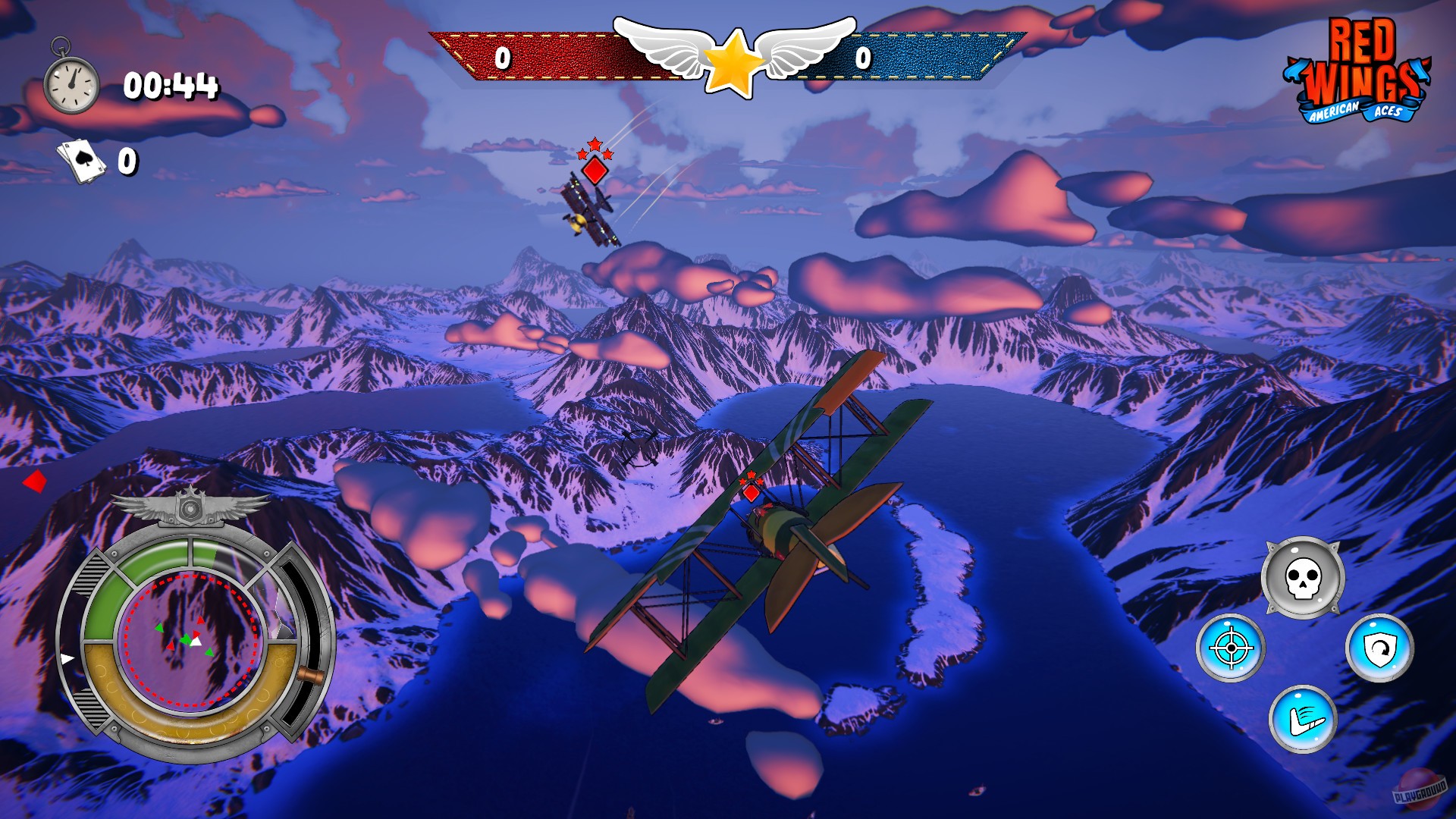The image size is (1456, 819).
Task: Toggle the enemy diamond marker near your plane
Action: [x=750, y=493]
